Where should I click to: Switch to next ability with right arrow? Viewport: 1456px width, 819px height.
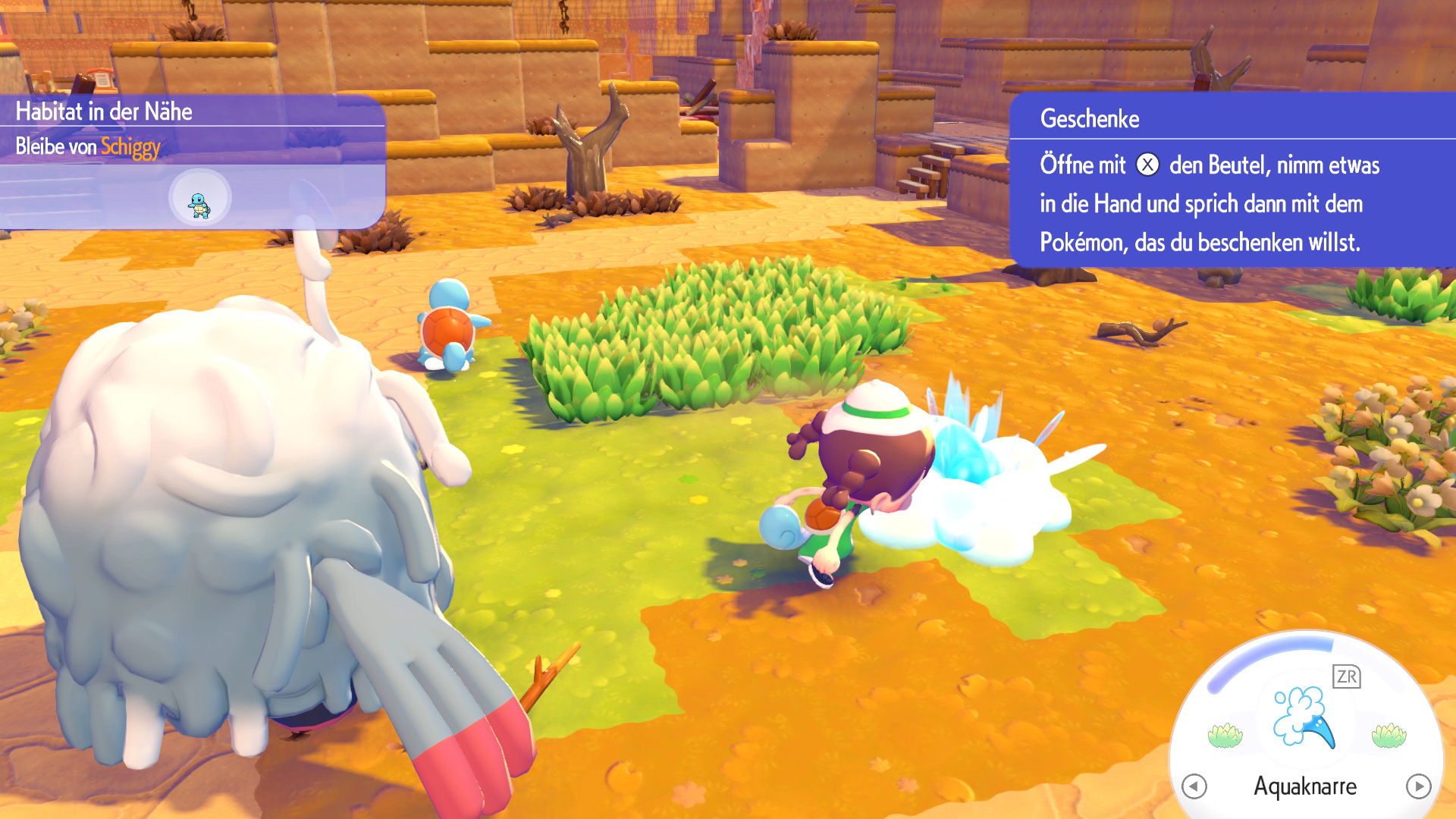pos(1418,786)
